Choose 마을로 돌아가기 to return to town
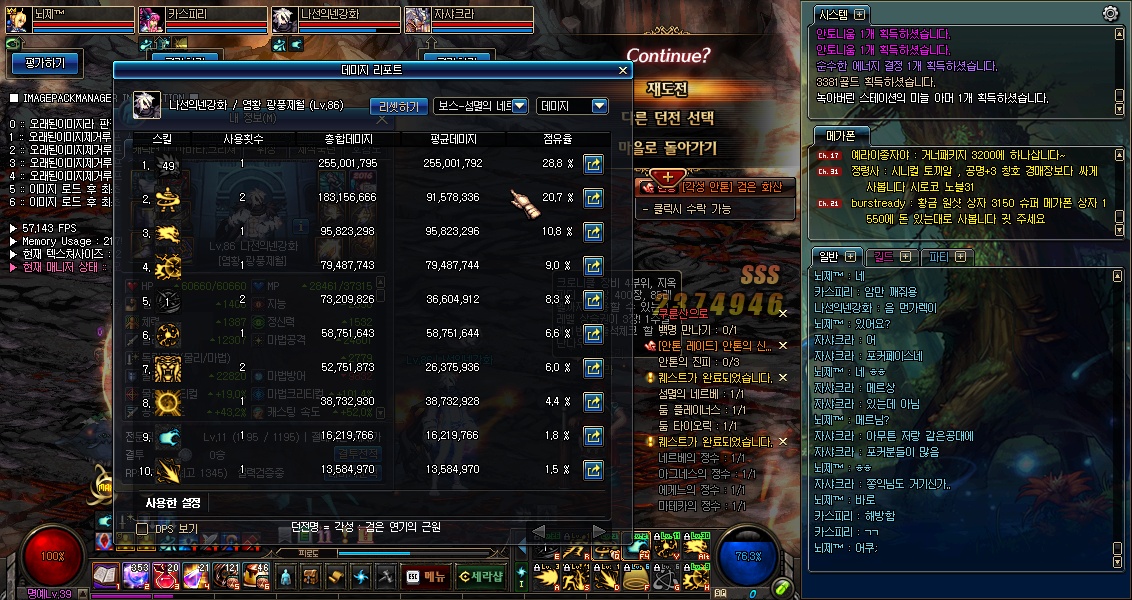The height and width of the screenshot is (600, 1132). 668,147
